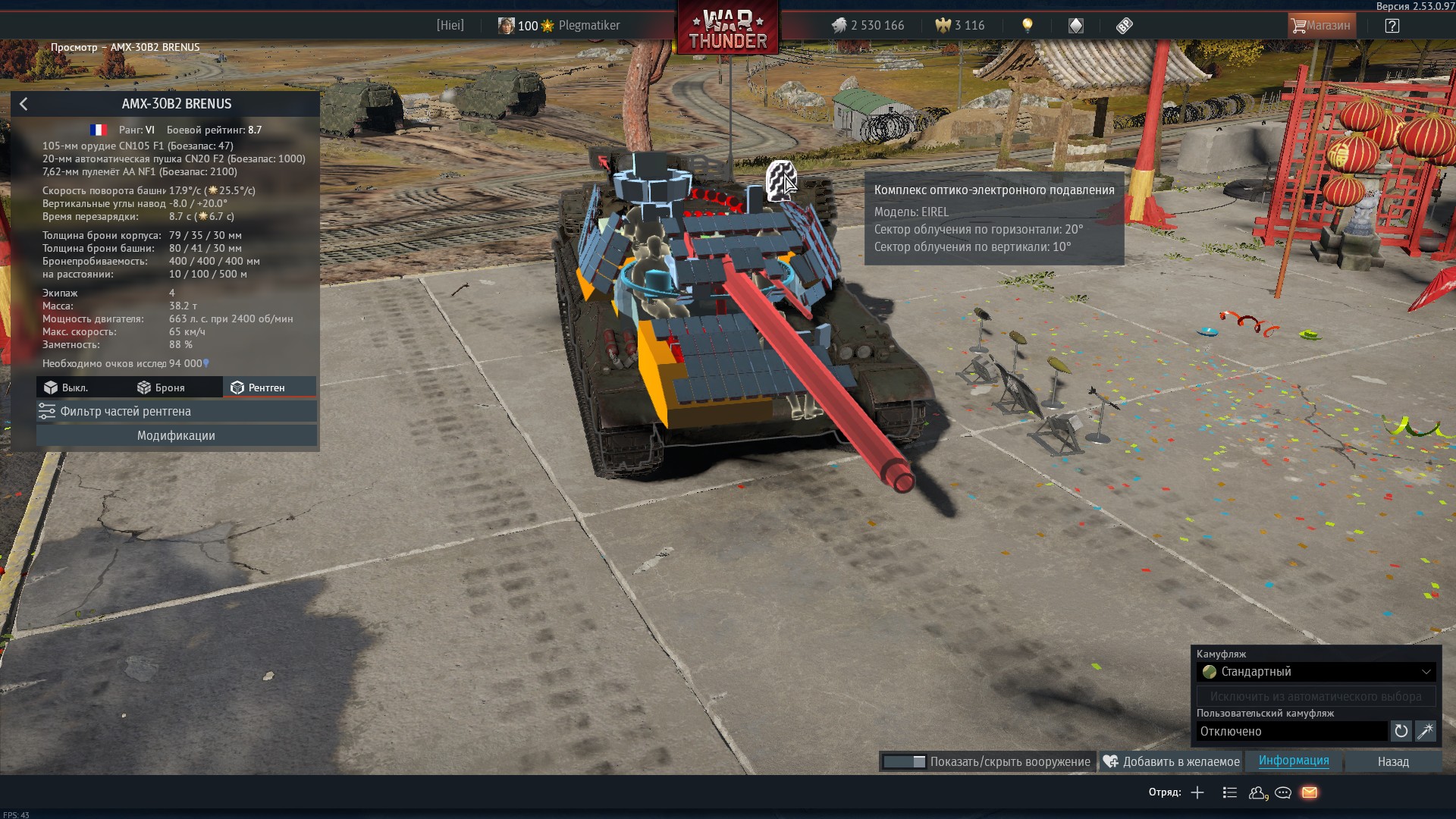
Task: Open the Стандартный camouflage dropdown
Action: [1316, 672]
